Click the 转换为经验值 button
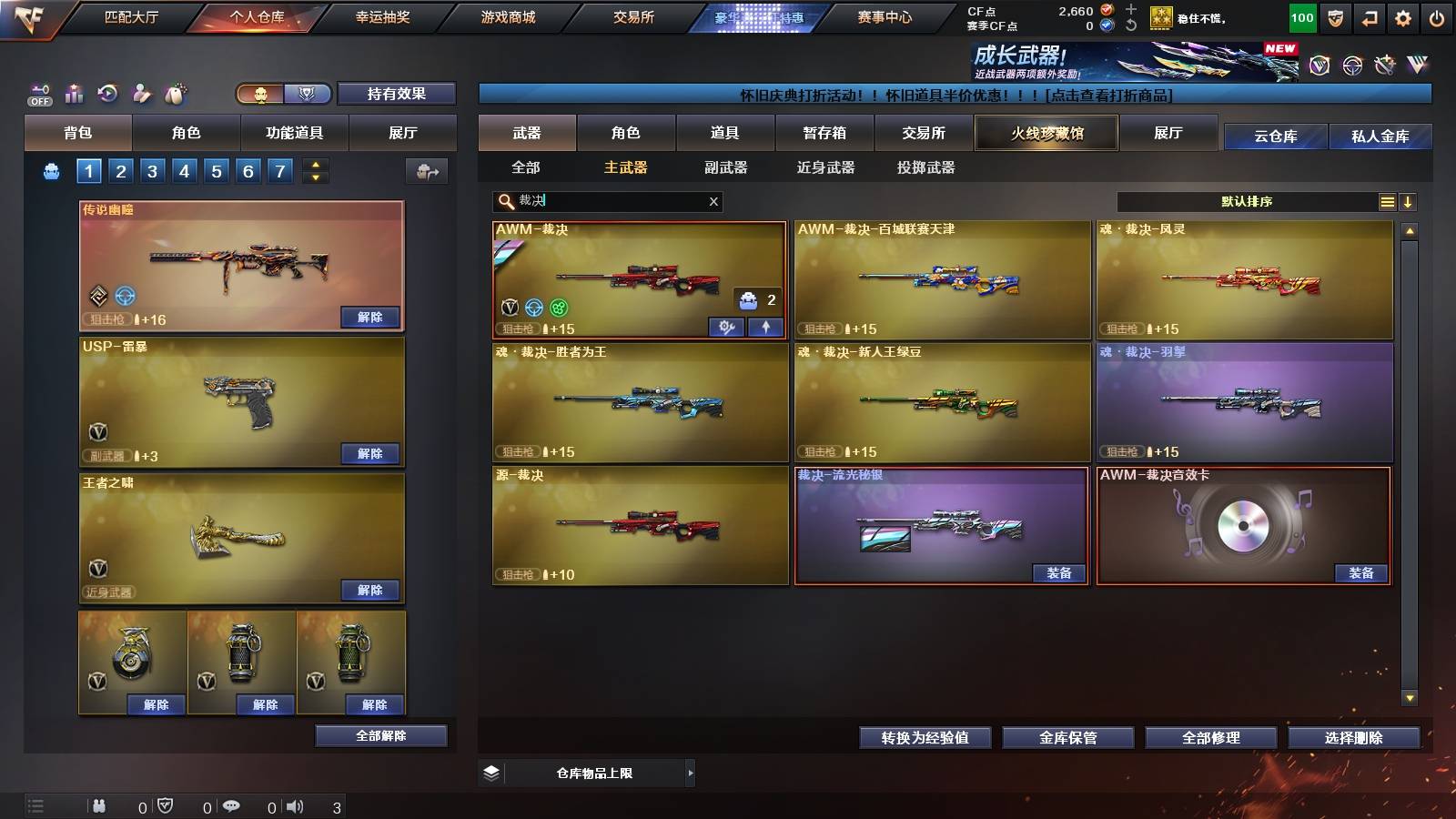This screenshot has width=1456, height=819. pyautogui.click(x=925, y=738)
